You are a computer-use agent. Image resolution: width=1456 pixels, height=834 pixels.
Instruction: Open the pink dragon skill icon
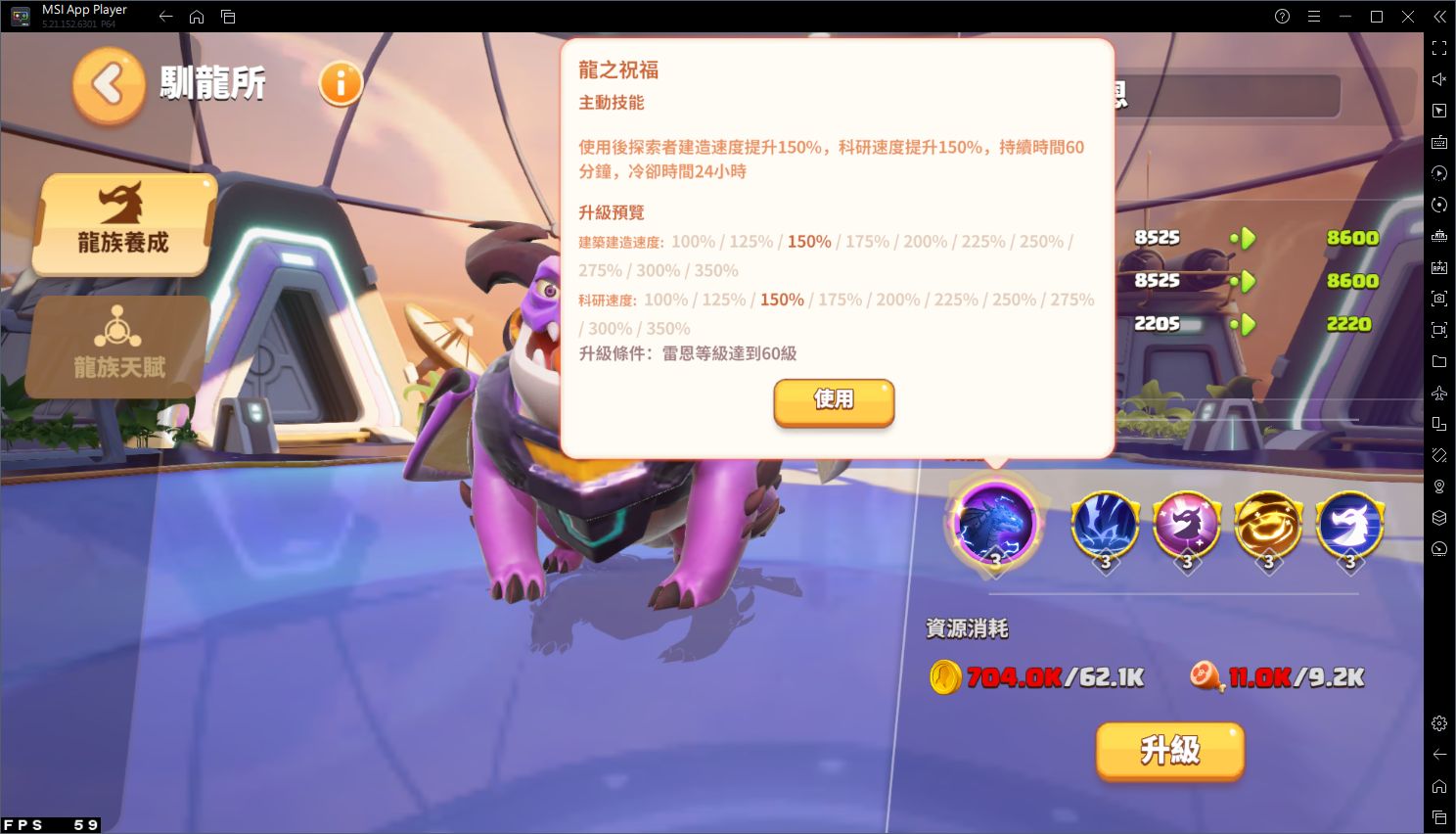pos(1187,522)
